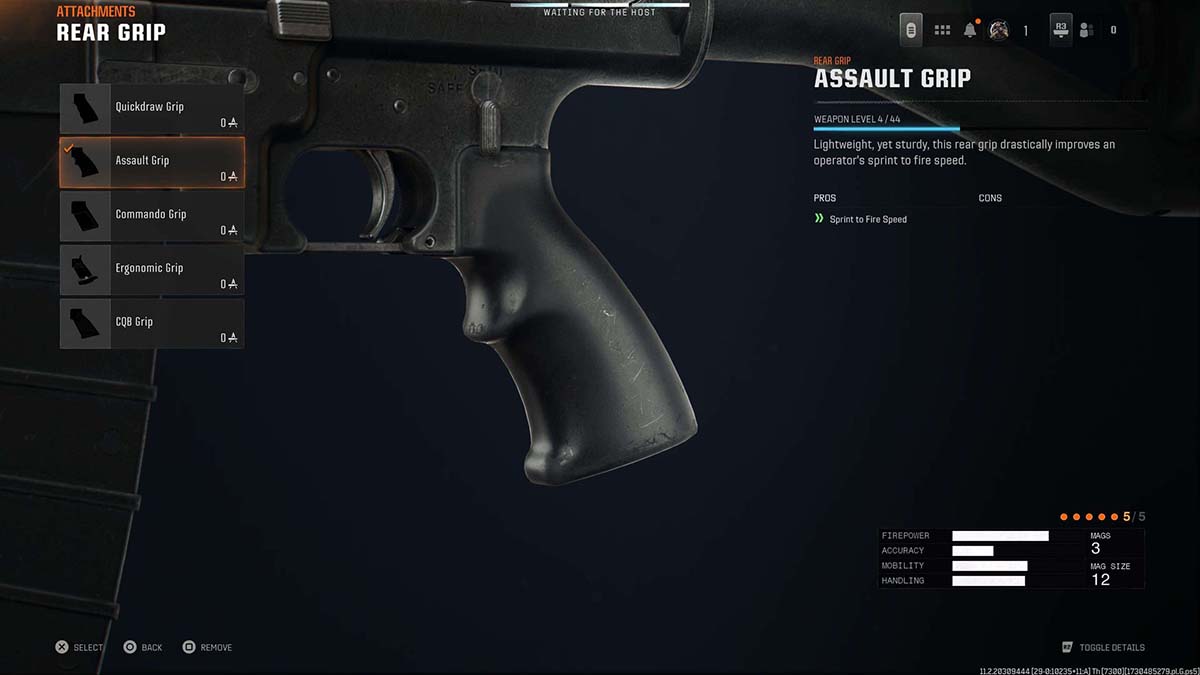
Task: Equip the Ergonomic Grip option
Action: pos(151,270)
